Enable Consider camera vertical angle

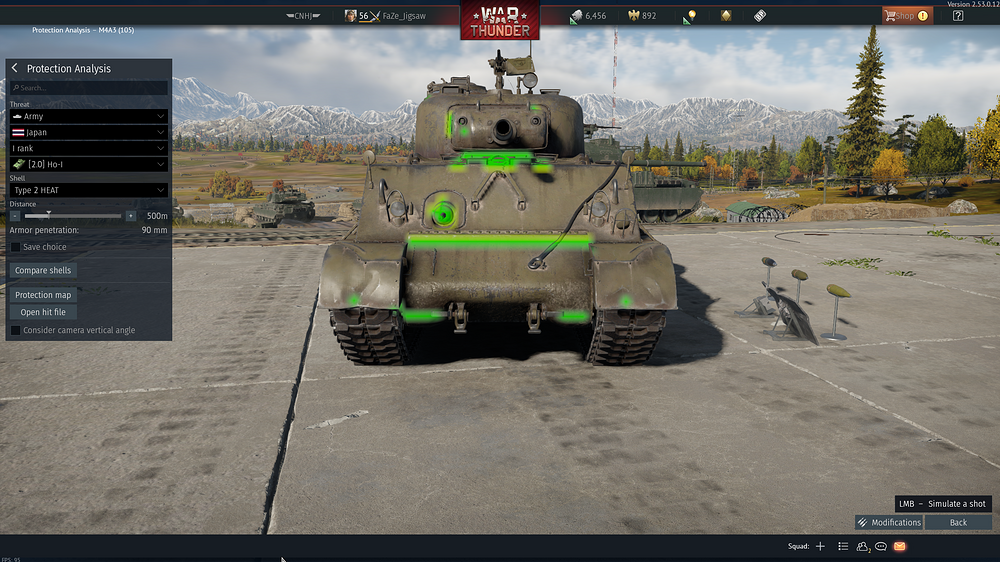point(16,330)
